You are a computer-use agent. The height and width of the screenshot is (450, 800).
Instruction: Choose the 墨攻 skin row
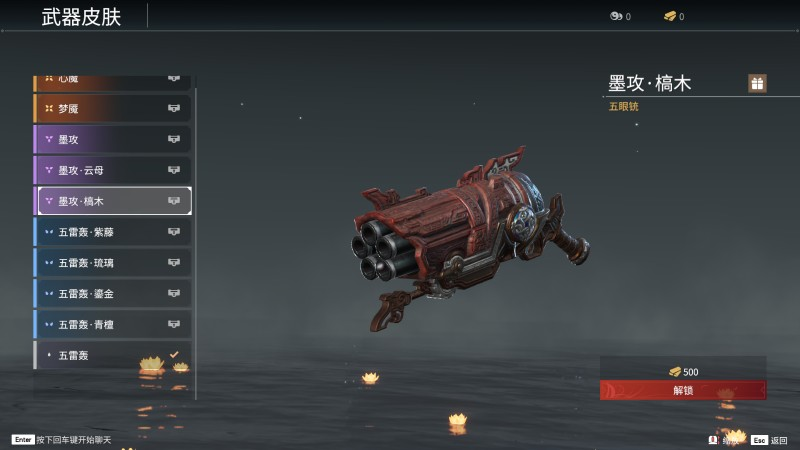point(112,139)
